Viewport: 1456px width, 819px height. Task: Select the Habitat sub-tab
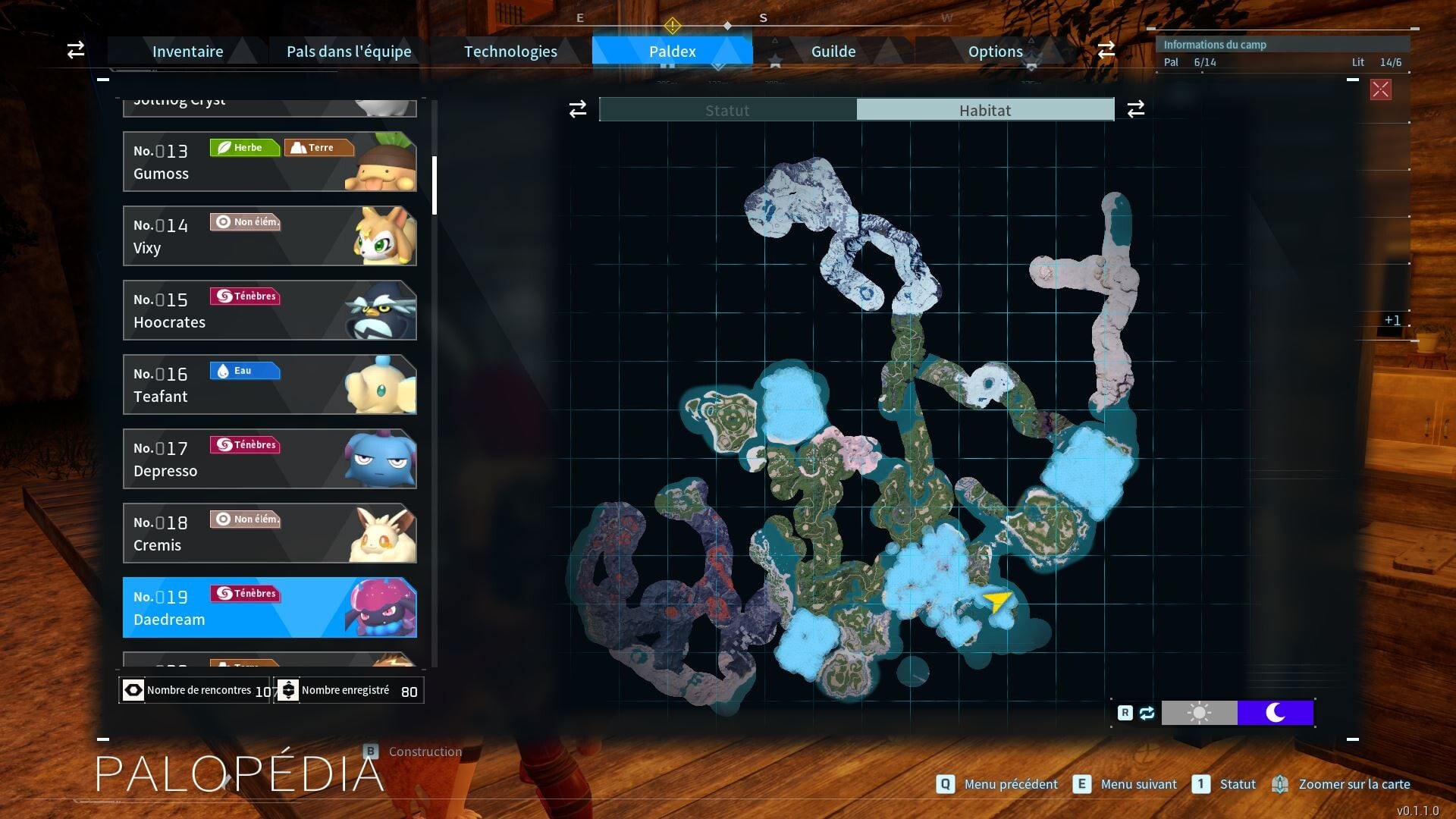pyautogui.click(x=985, y=110)
